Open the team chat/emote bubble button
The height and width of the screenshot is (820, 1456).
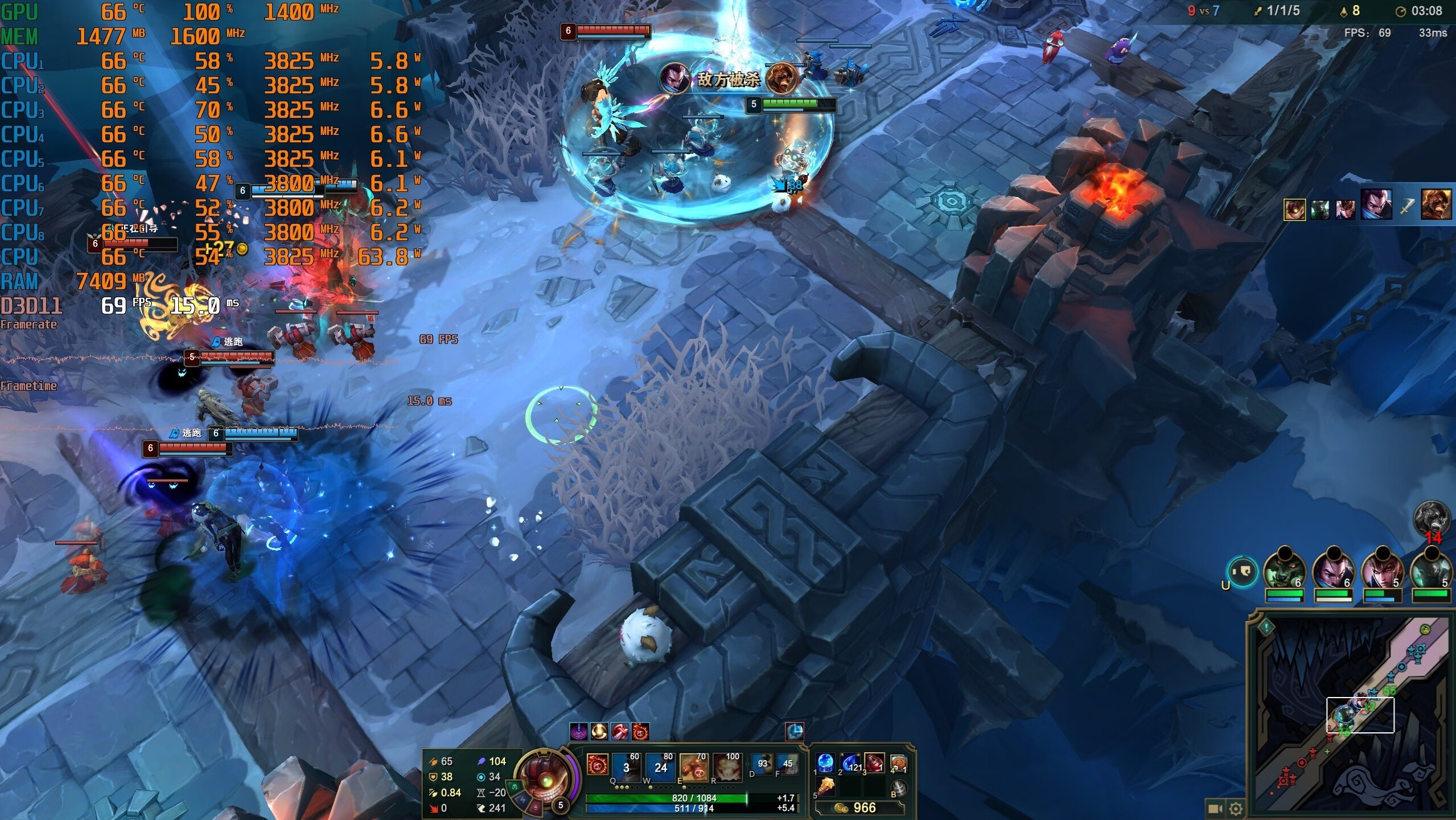1242,571
